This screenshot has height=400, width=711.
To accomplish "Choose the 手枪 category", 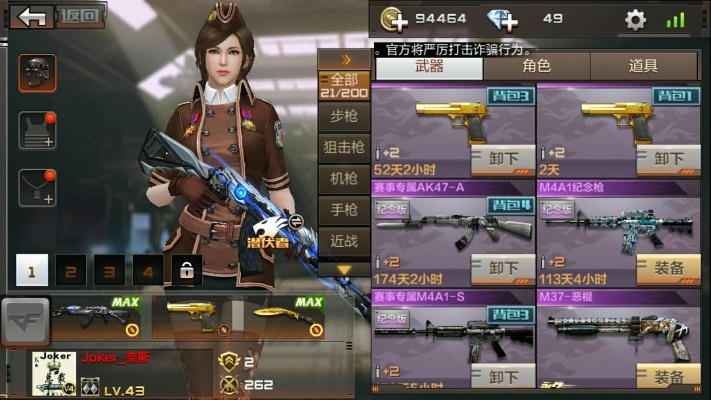I will tap(344, 209).
